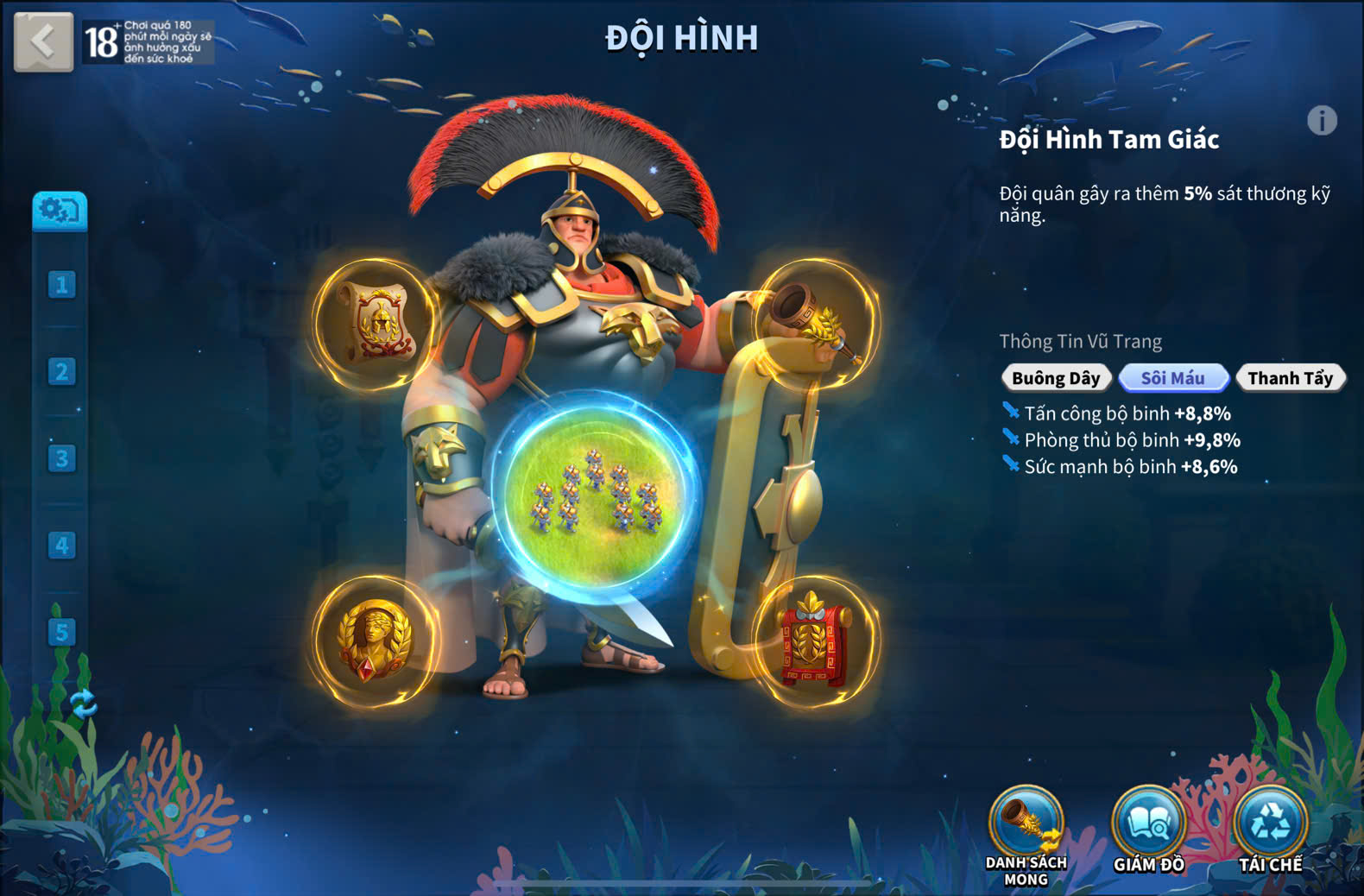Open Danh Sách Mong wishlist
Viewport: 1364px width, 896px height.
pyautogui.click(x=1026, y=824)
